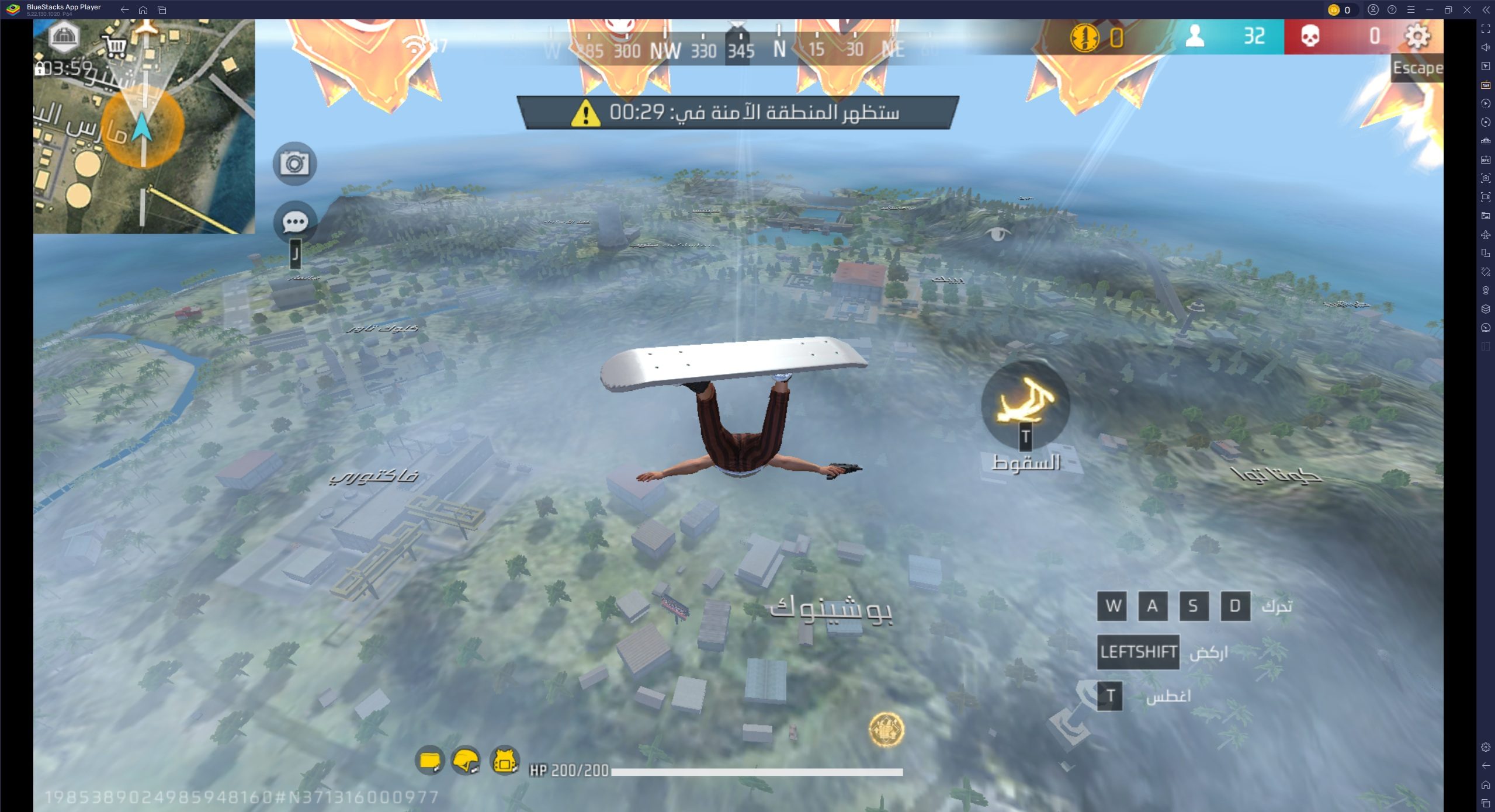Open the in-game screenshot camera
1495x812 pixels.
click(296, 164)
